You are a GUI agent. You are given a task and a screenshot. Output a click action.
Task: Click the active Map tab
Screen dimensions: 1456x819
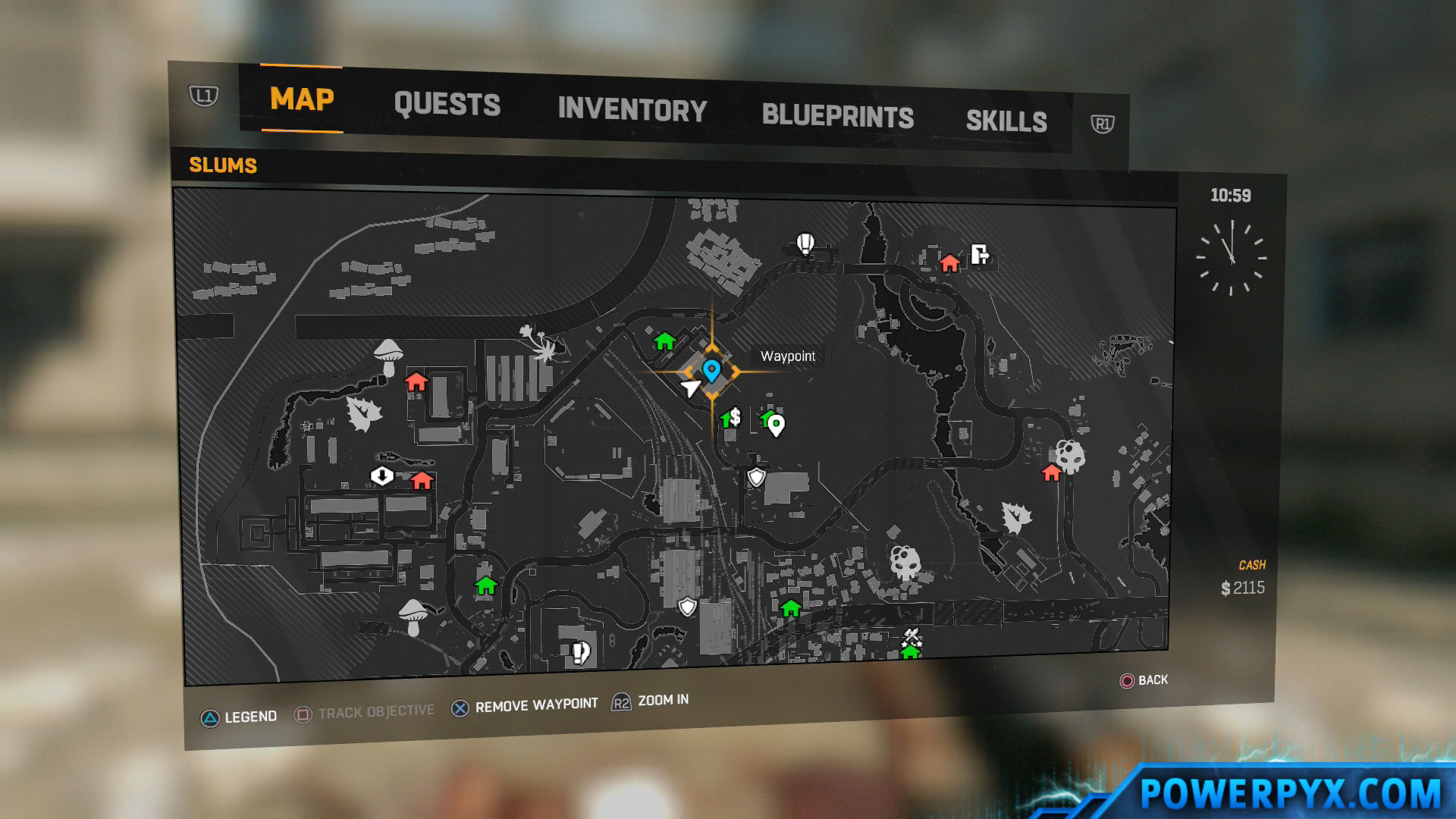coord(302,99)
